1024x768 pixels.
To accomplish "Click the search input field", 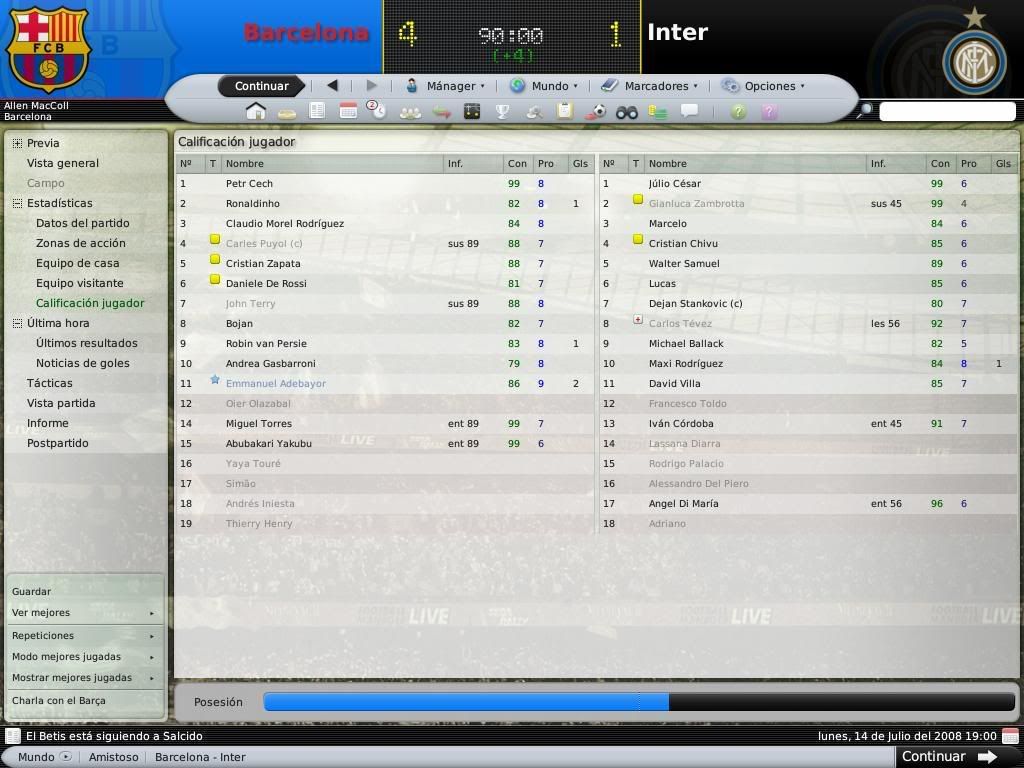I will (946, 111).
